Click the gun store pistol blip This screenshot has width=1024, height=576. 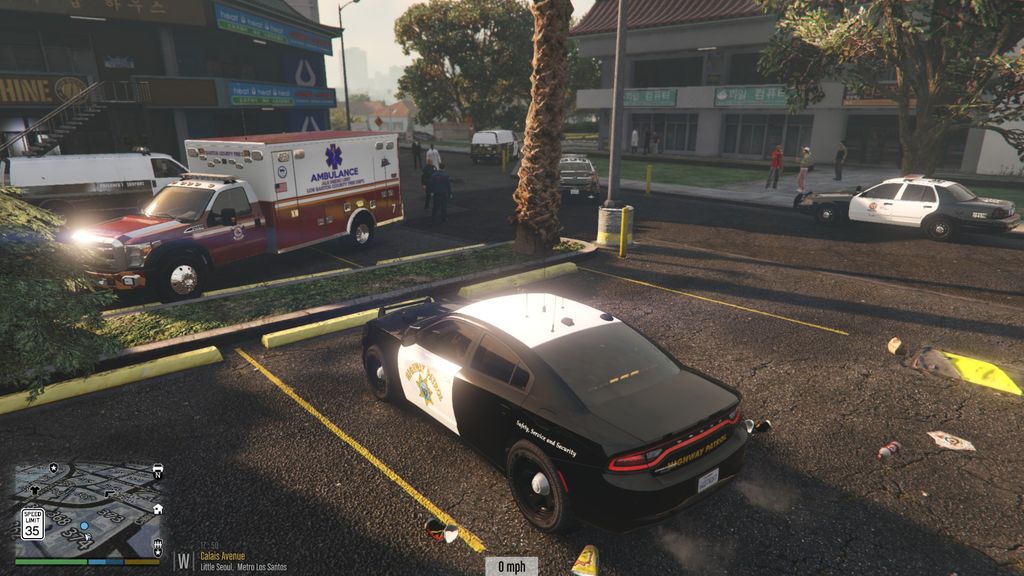(x=108, y=493)
